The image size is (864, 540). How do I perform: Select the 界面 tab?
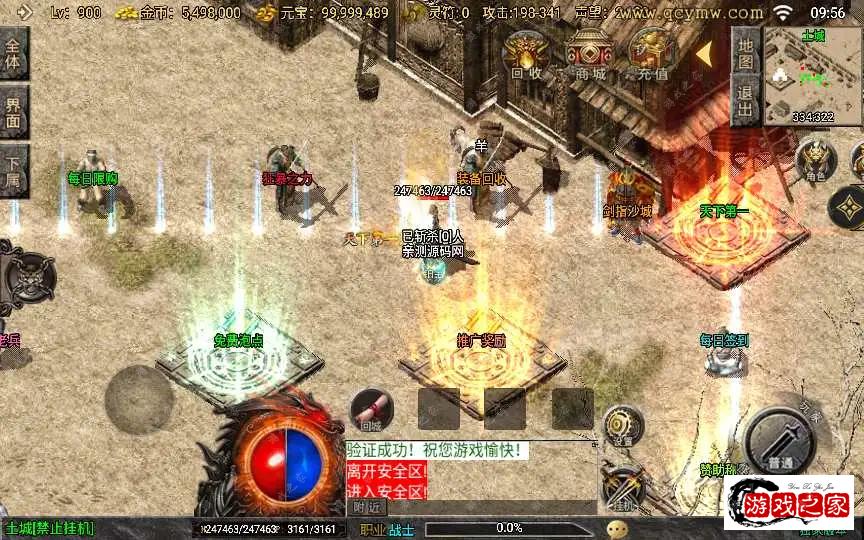click(x=13, y=110)
